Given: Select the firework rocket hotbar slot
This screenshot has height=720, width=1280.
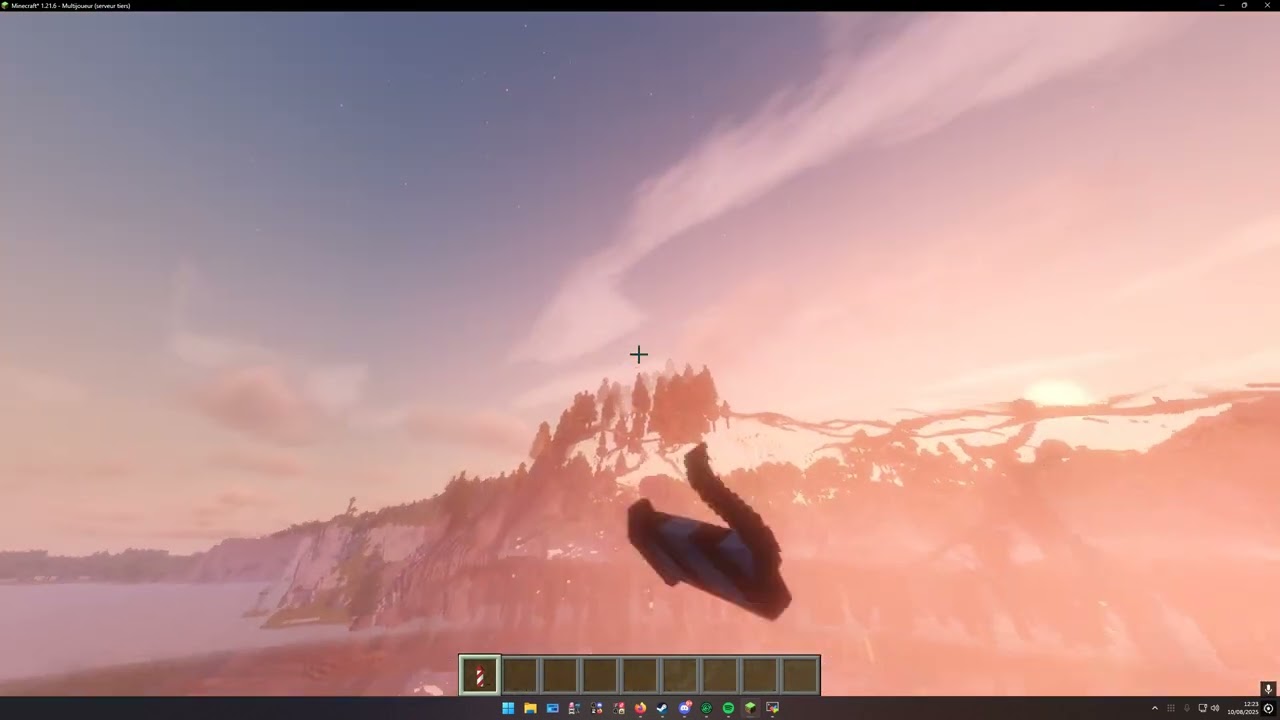Looking at the screenshot, I should (x=479, y=676).
